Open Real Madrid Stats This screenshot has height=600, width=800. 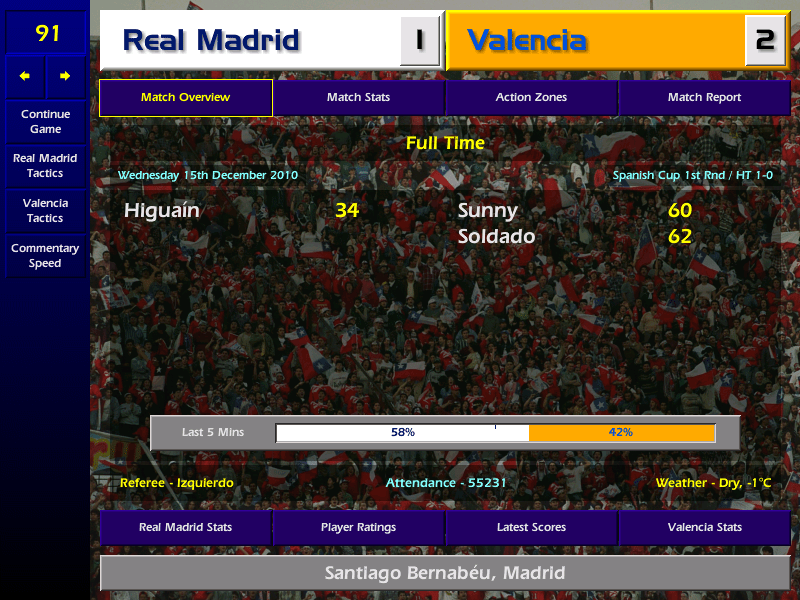[x=185, y=527]
